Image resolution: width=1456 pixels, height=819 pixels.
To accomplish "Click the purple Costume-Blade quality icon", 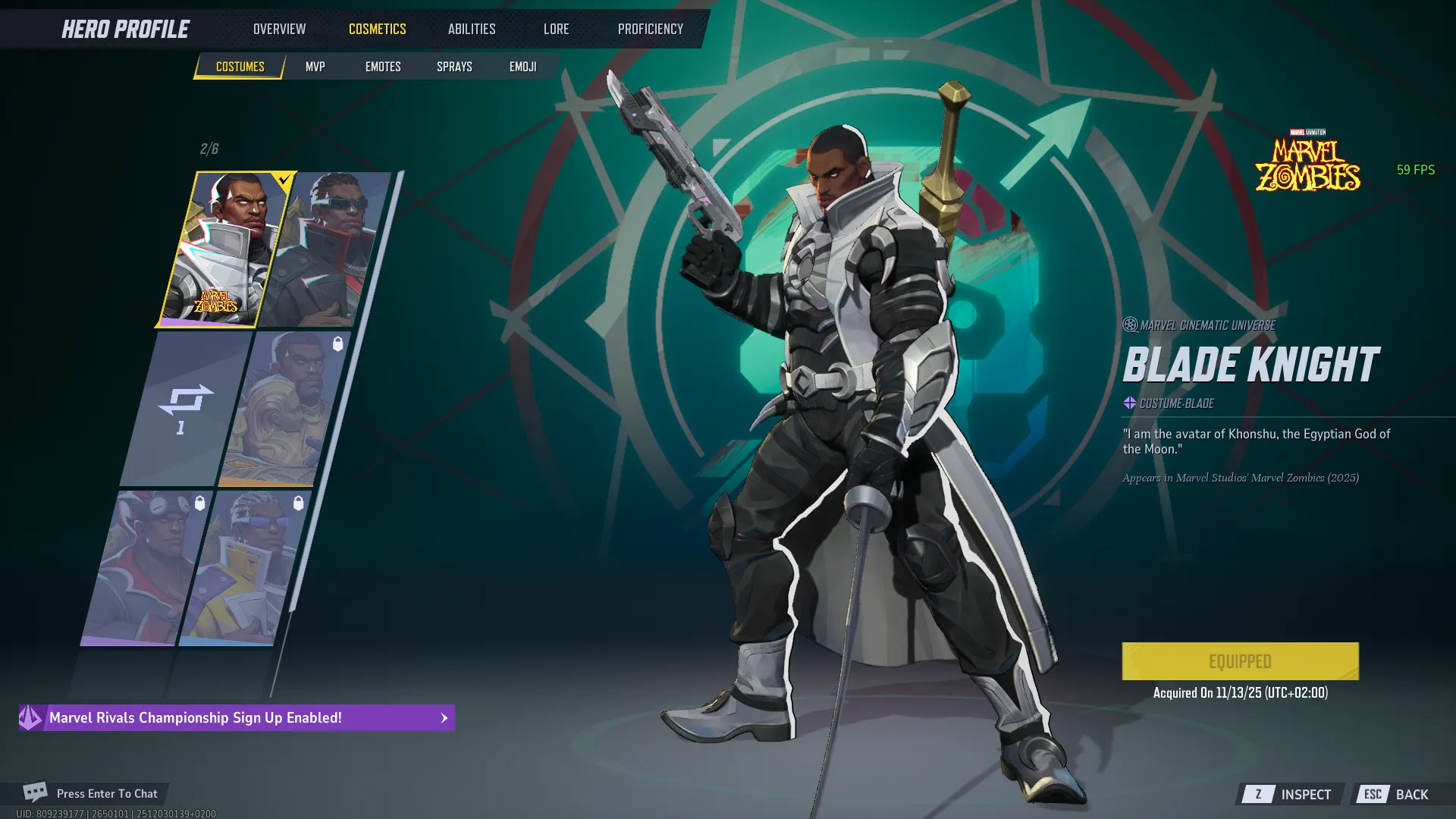I will coord(1128,403).
